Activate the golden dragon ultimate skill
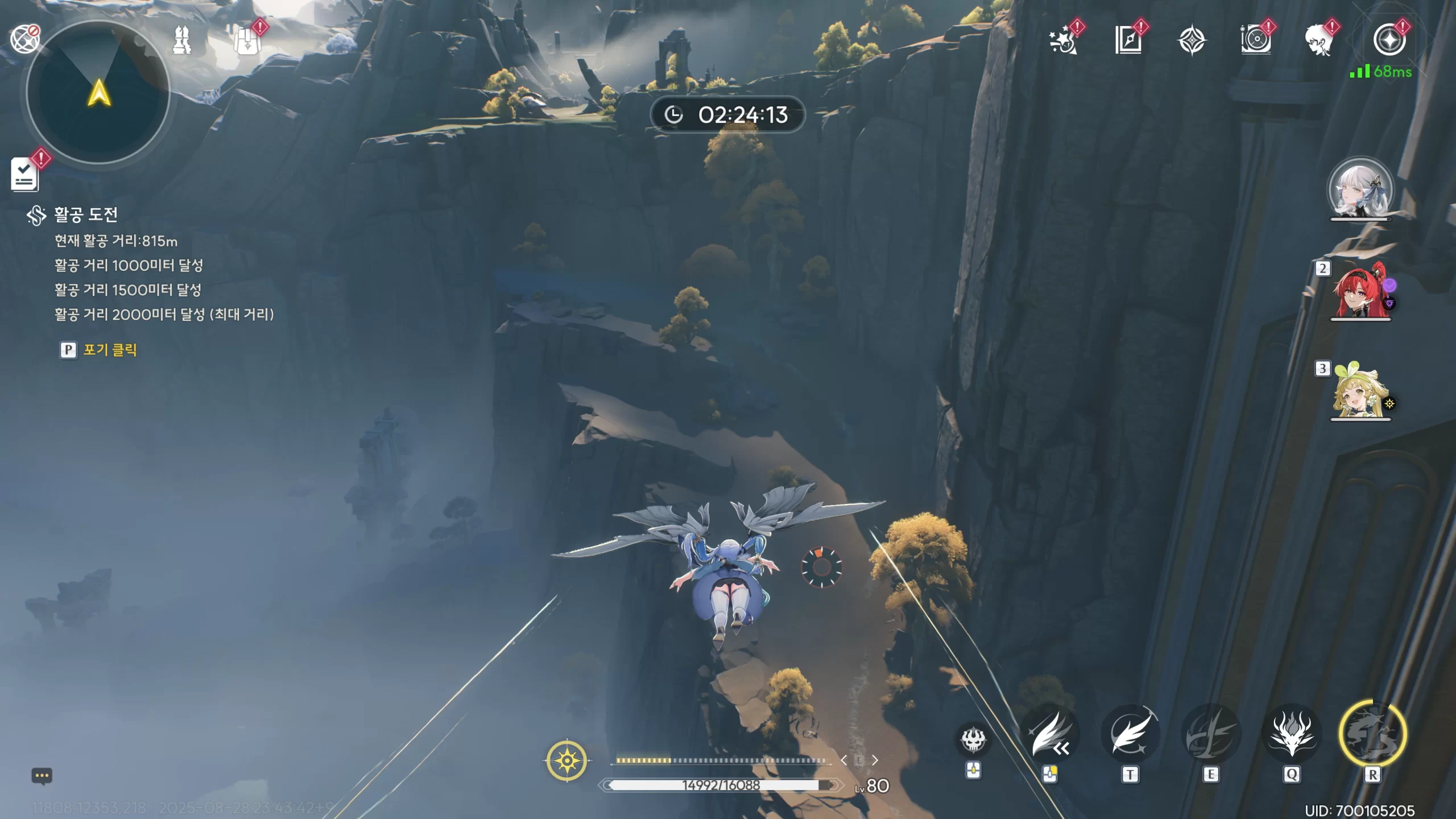Image resolution: width=1456 pixels, height=819 pixels. pos(1372,735)
